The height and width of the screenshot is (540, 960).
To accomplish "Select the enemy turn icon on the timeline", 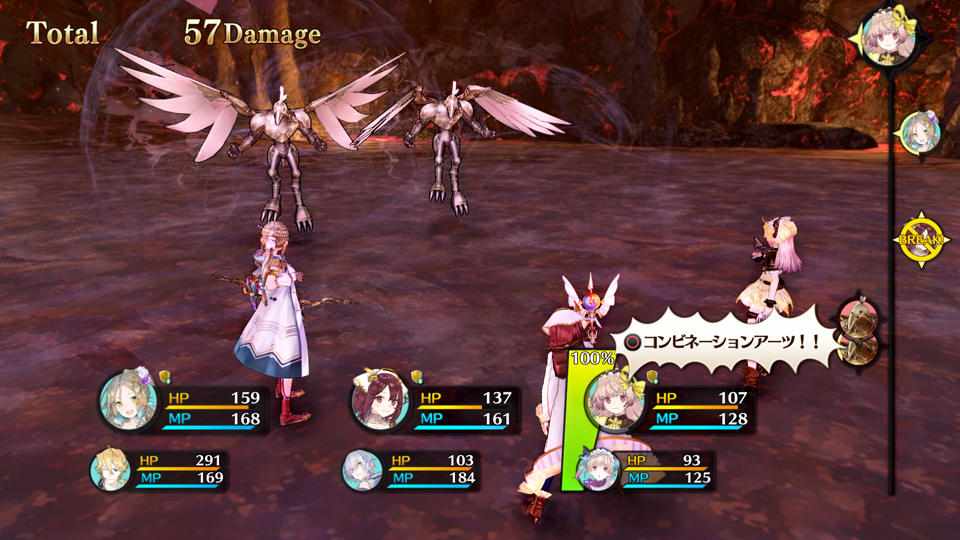I will point(856,330).
